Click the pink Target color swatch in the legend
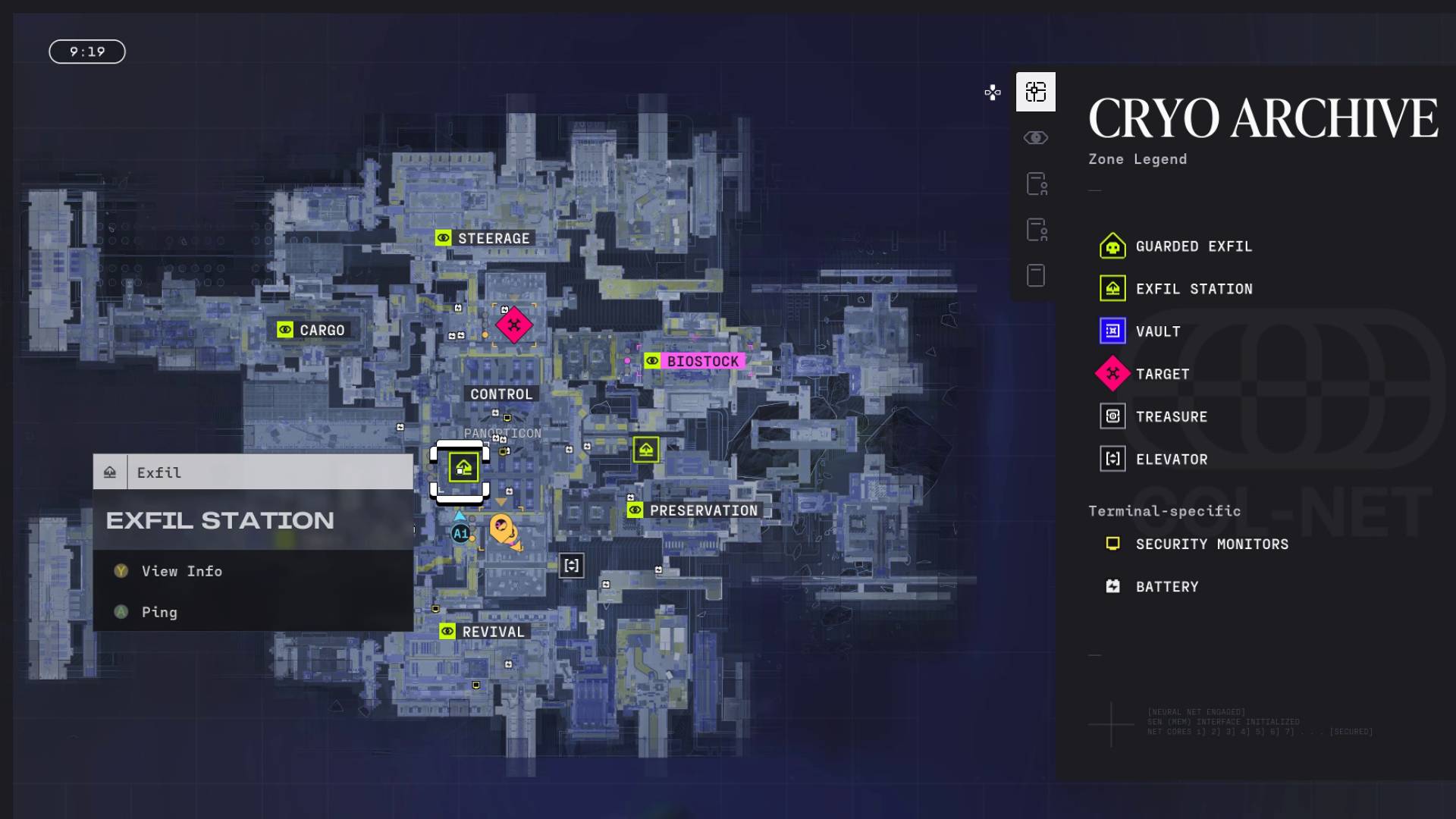 pyautogui.click(x=1113, y=373)
